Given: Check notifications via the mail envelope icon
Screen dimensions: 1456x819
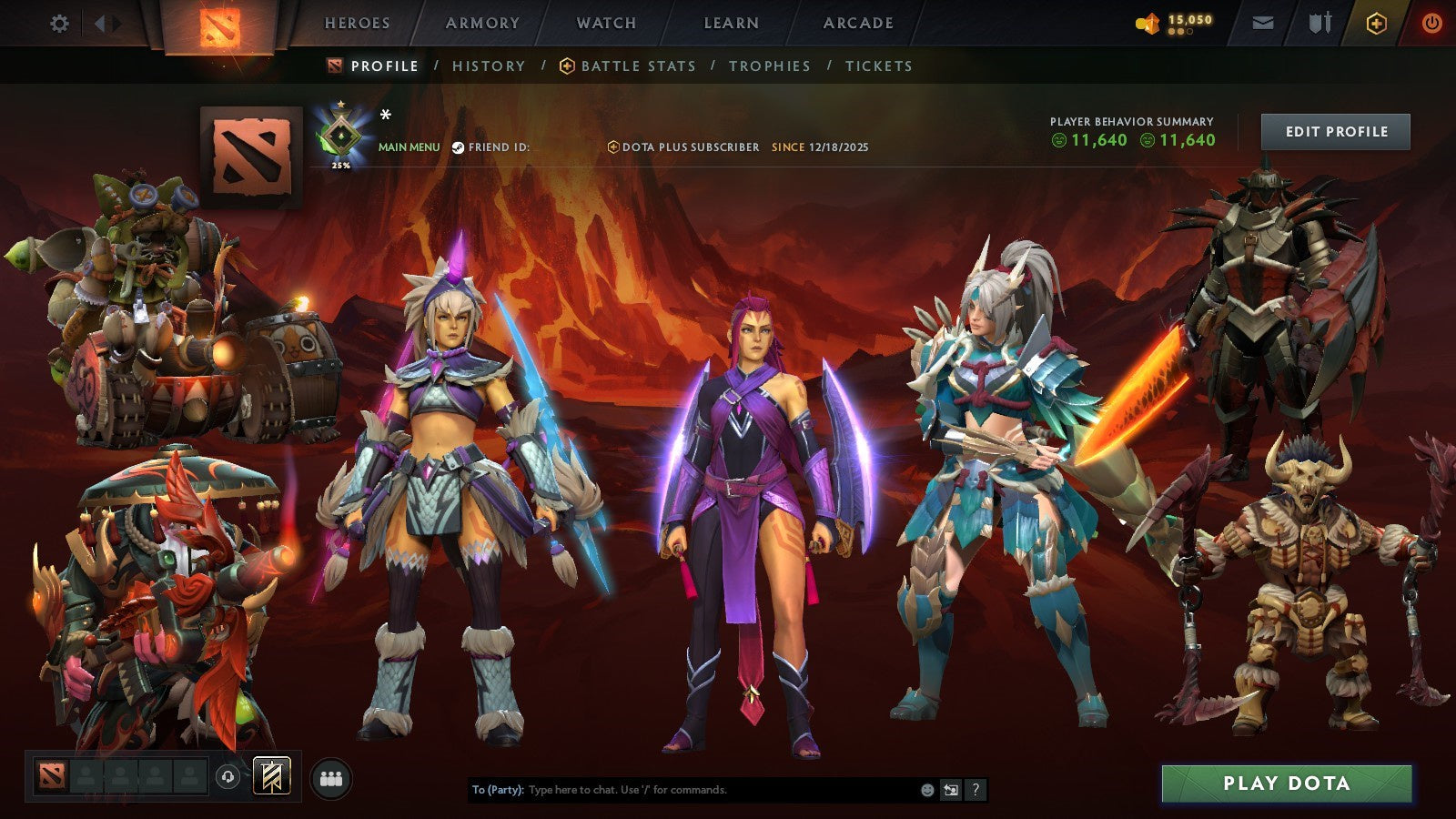Looking at the screenshot, I should pyautogui.click(x=1264, y=23).
